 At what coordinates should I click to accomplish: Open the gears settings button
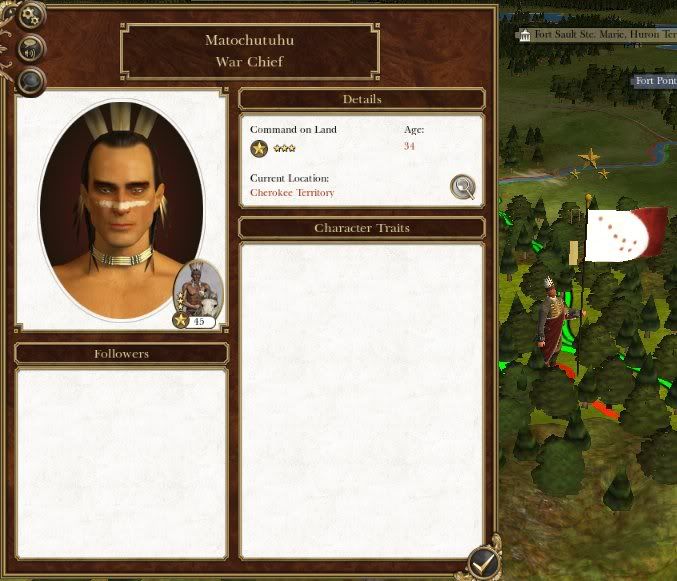coord(31,15)
